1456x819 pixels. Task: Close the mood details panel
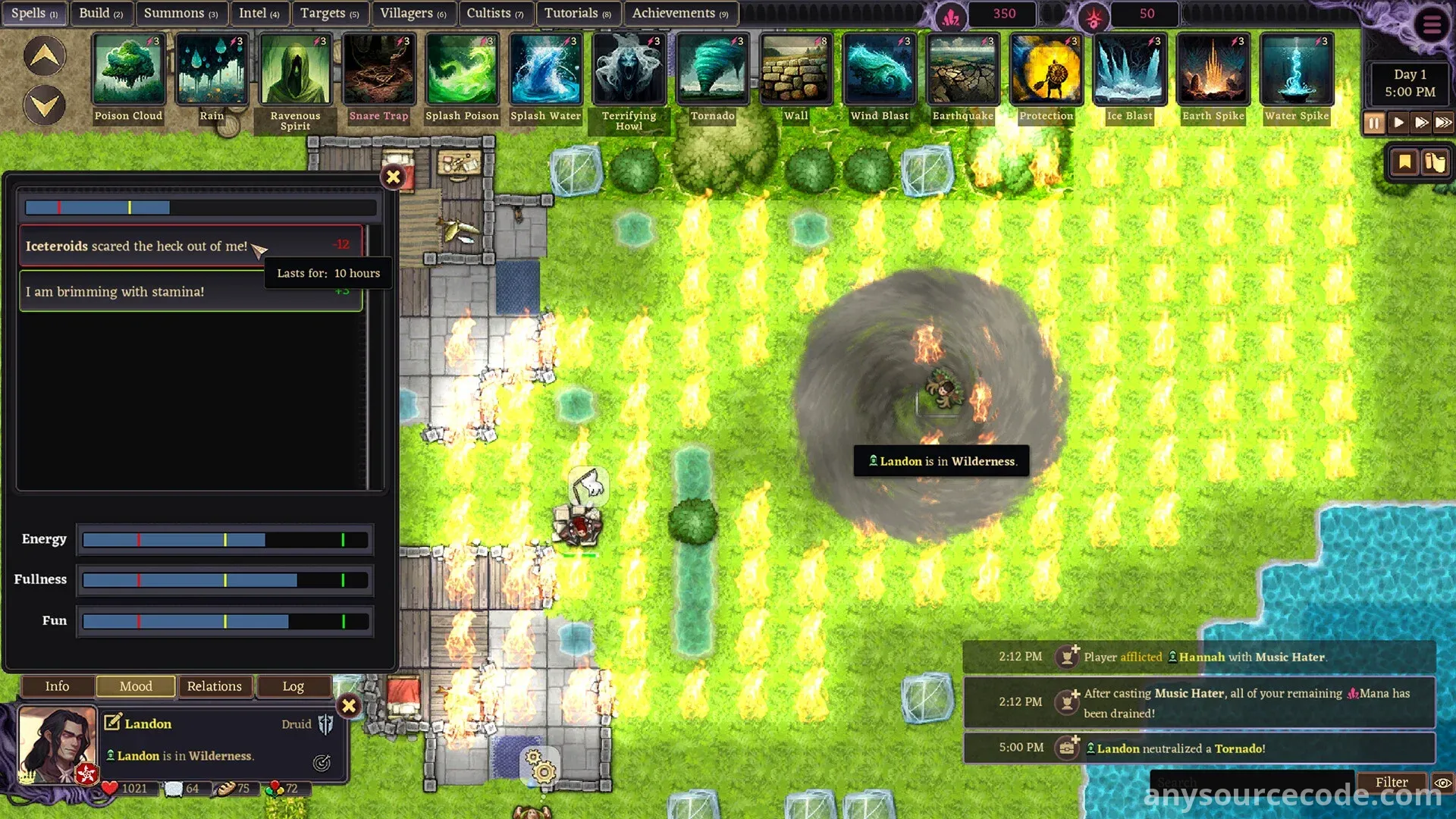pos(393,177)
